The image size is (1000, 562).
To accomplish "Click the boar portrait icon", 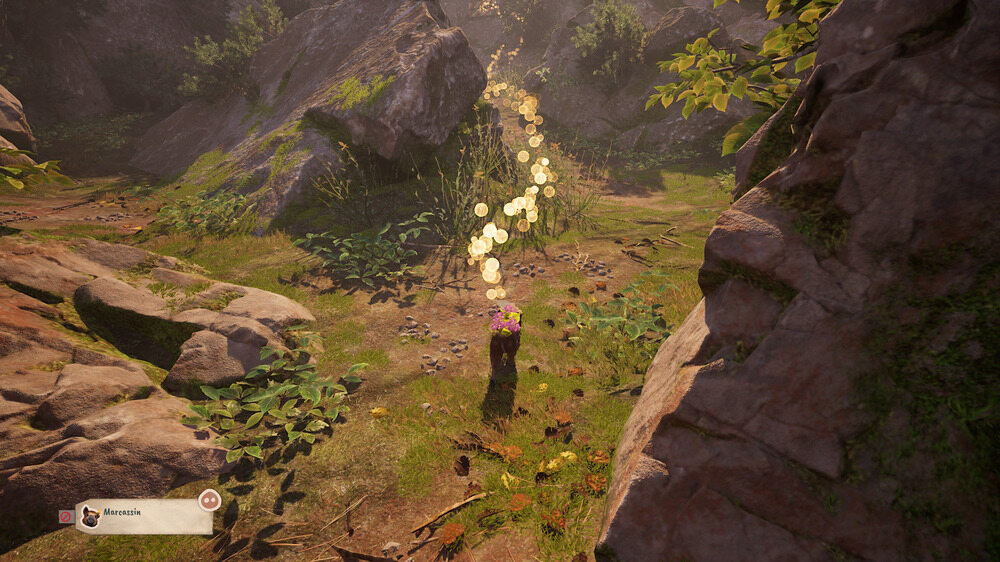I will [90, 517].
